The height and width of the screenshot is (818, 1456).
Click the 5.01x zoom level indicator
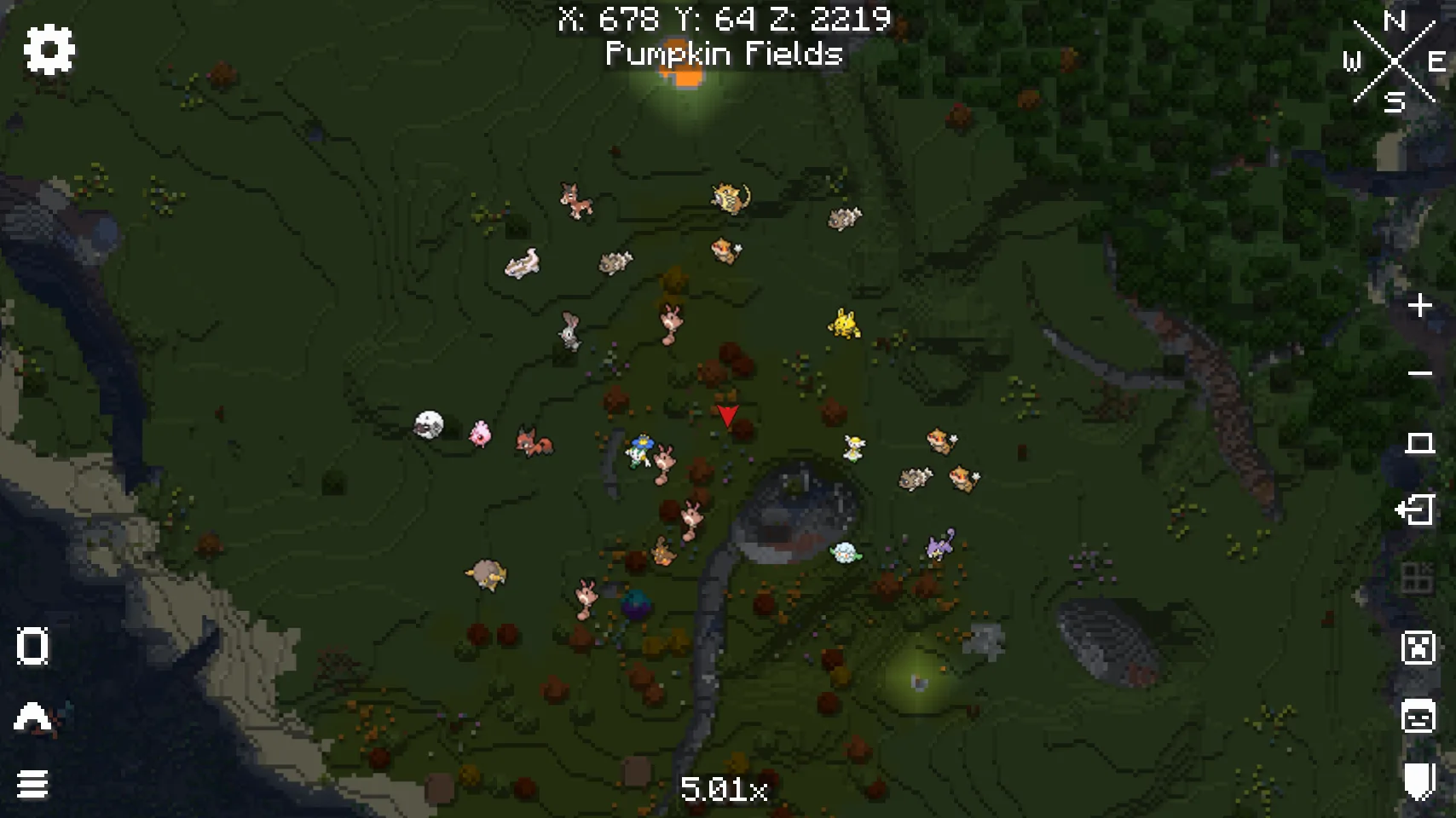tap(725, 788)
